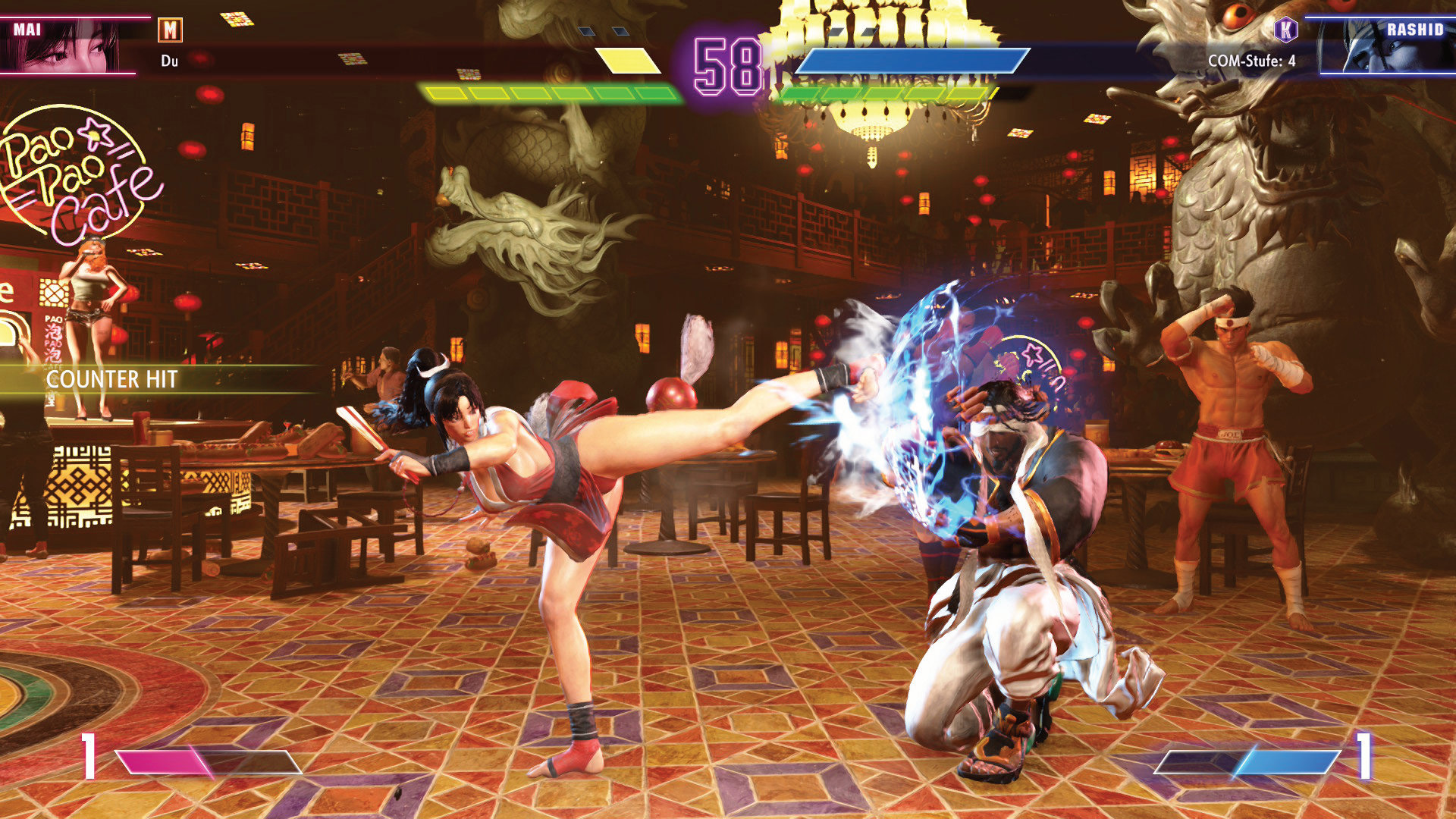1456x819 pixels.
Task: Select the orange M control type icon
Action: pyautogui.click(x=170, y=30)
